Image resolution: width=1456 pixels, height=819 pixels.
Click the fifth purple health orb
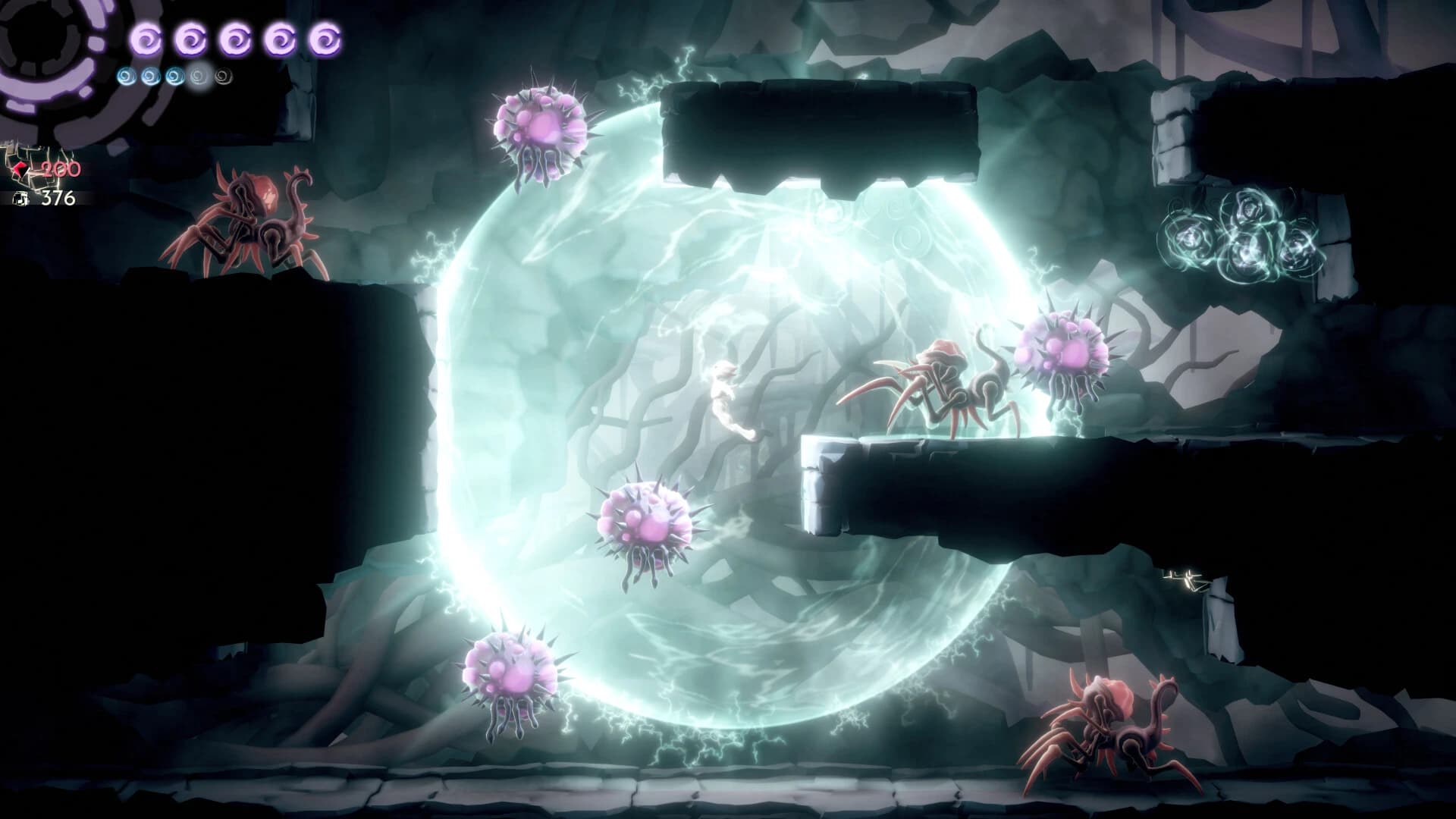click(324, 39)
